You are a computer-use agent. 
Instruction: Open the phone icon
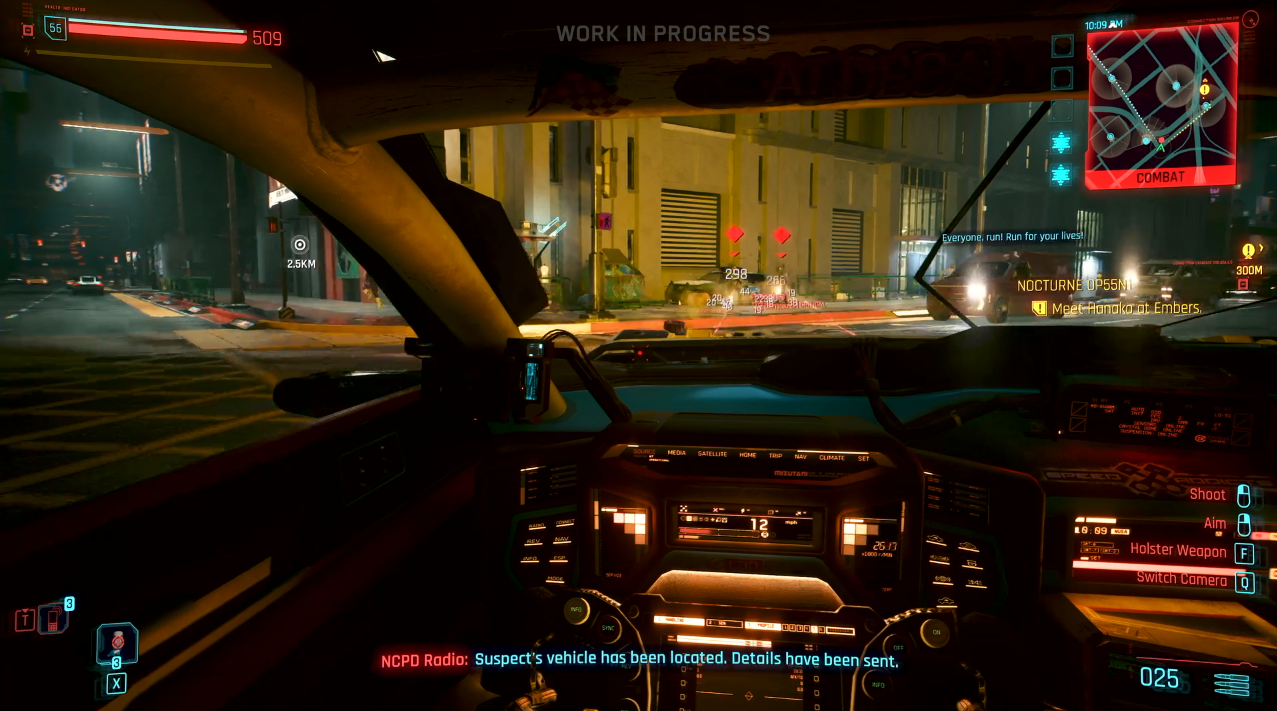tap(53, 620)
